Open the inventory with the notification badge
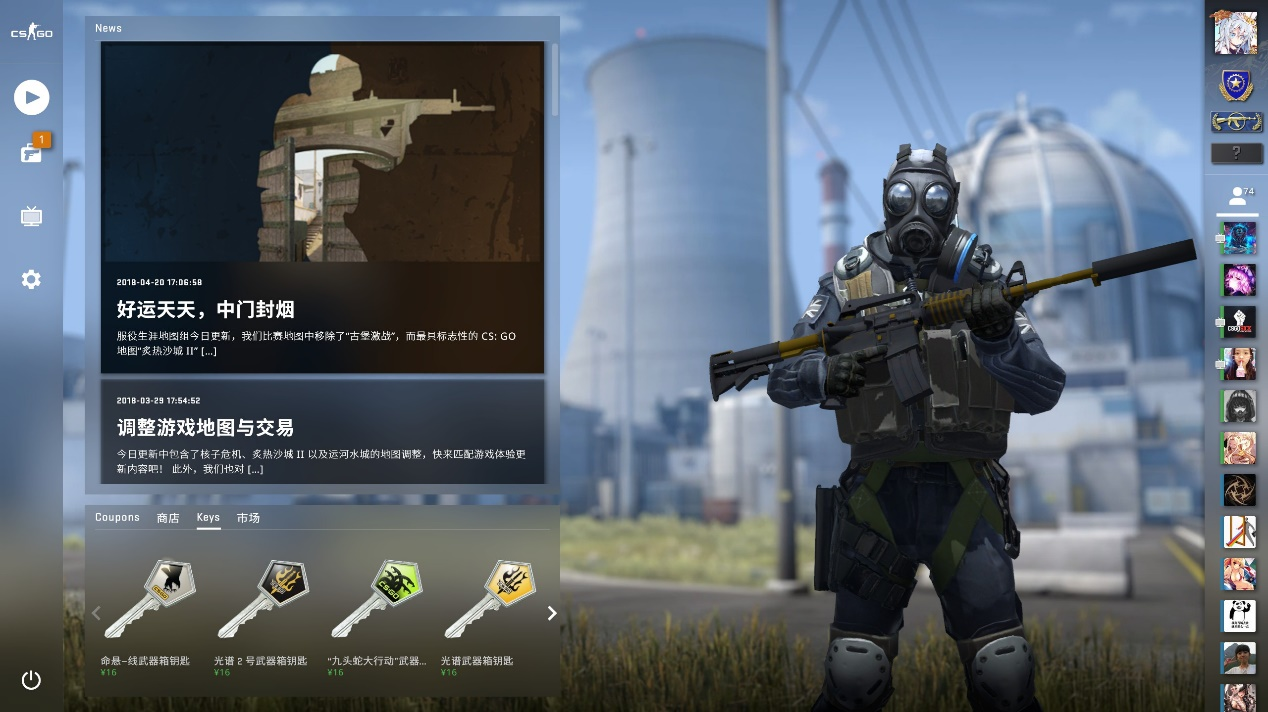Viewport: 1268px width, 712px height. tap(31, 153)
